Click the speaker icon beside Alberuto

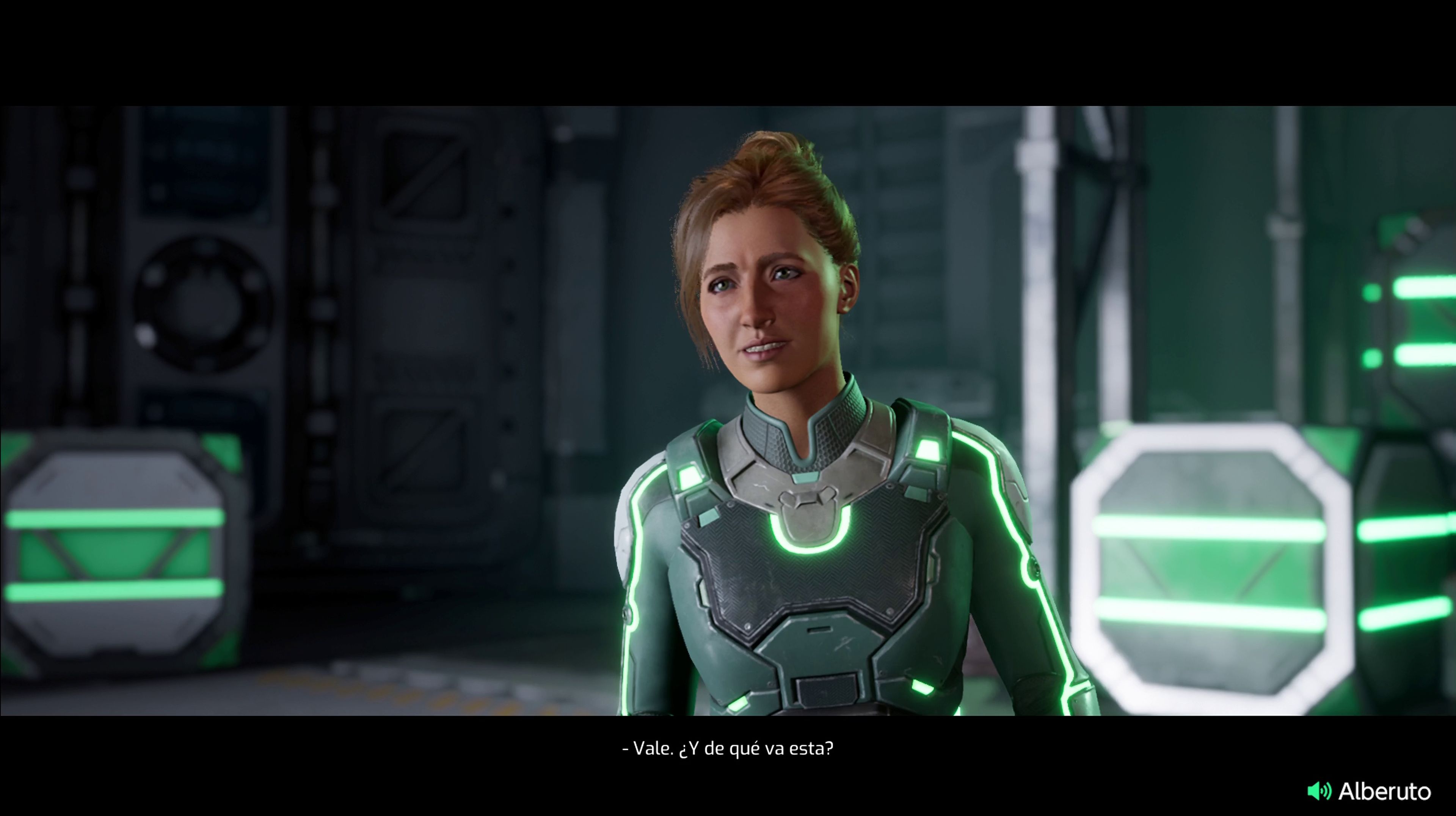[x=1319, y=791]
